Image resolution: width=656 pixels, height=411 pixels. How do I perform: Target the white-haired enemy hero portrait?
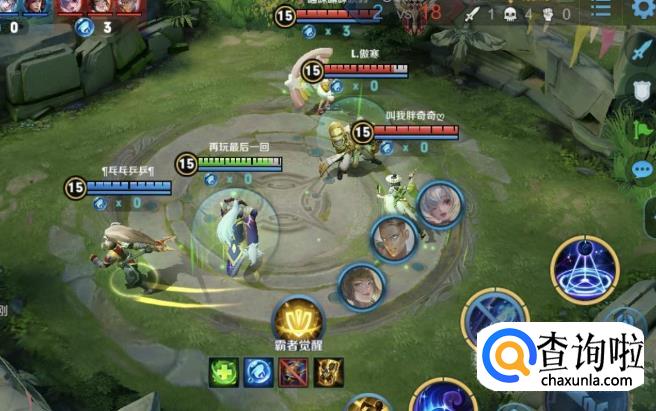[x=438, y=205]
